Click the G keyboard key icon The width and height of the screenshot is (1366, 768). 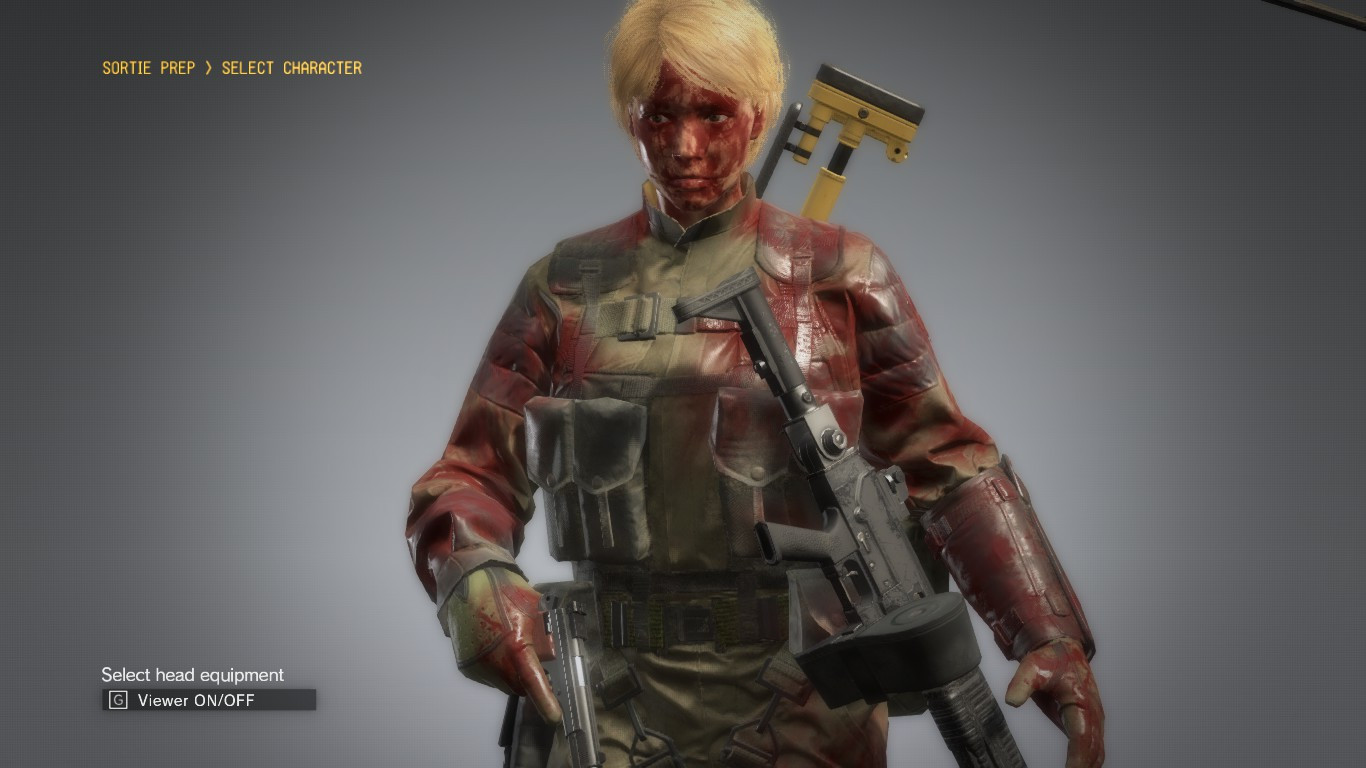[x=117, y=700]
